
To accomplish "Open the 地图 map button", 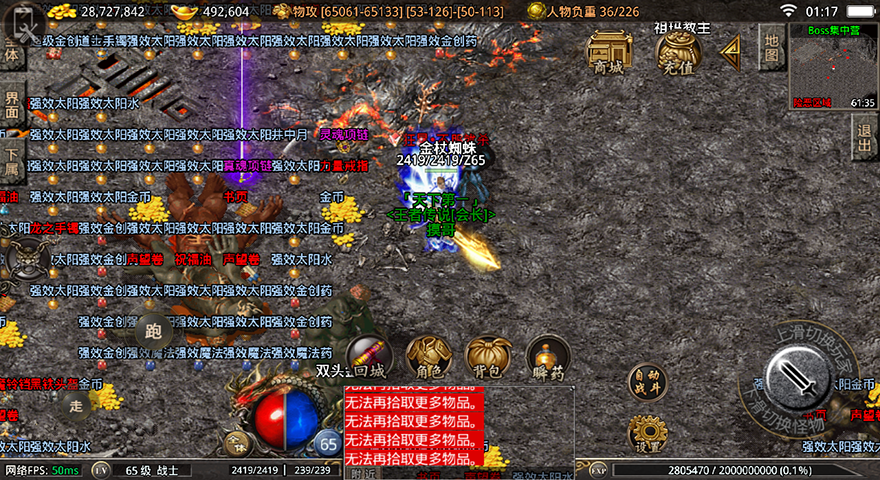I will 770,46.
